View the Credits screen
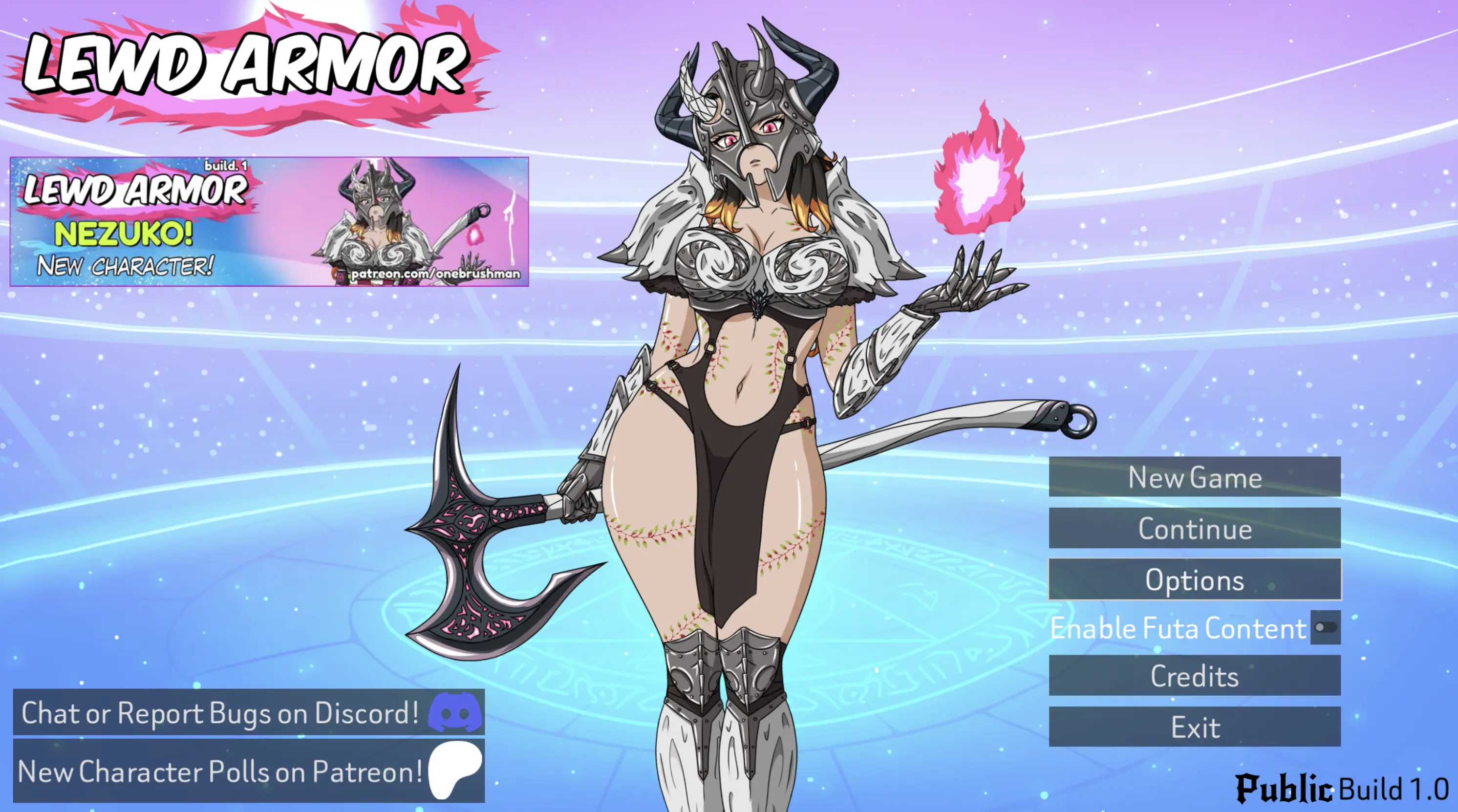Image resolution: width=1458 pixels, height=812 pixels. click(x=1194, y=676)
